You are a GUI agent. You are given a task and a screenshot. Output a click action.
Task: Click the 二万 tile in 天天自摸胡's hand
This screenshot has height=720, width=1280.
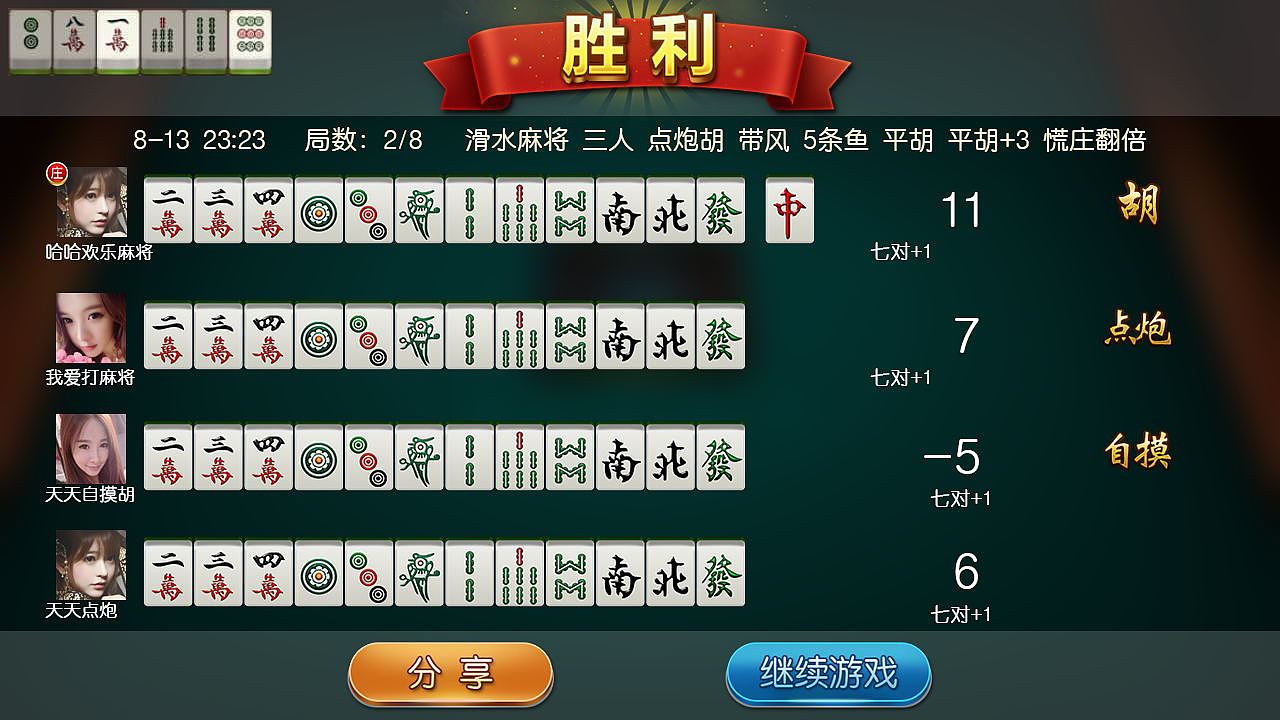pyautogui.click(x=166, y=456)
